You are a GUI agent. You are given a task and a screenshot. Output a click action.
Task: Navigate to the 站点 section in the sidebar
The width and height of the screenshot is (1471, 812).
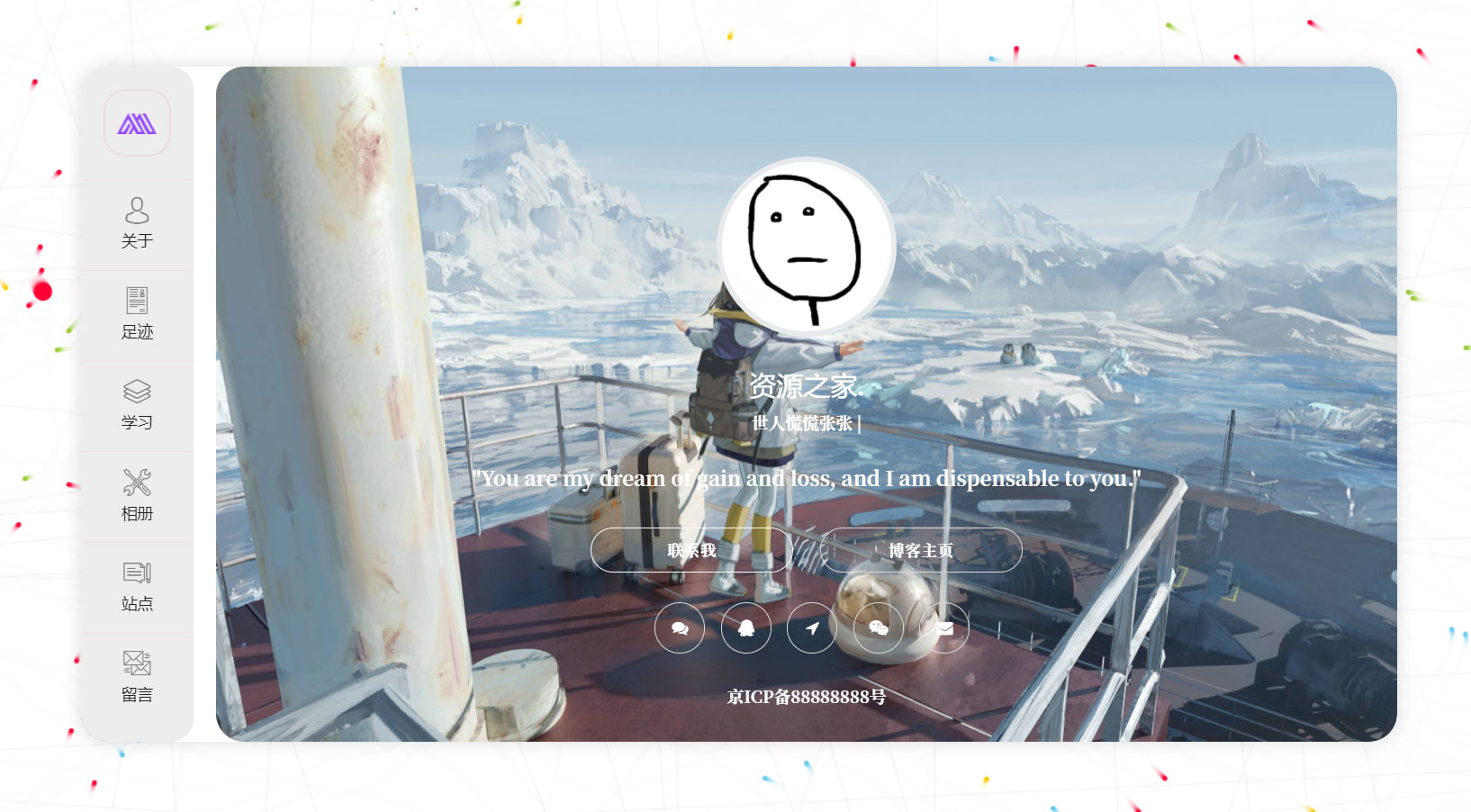[137, 586]
